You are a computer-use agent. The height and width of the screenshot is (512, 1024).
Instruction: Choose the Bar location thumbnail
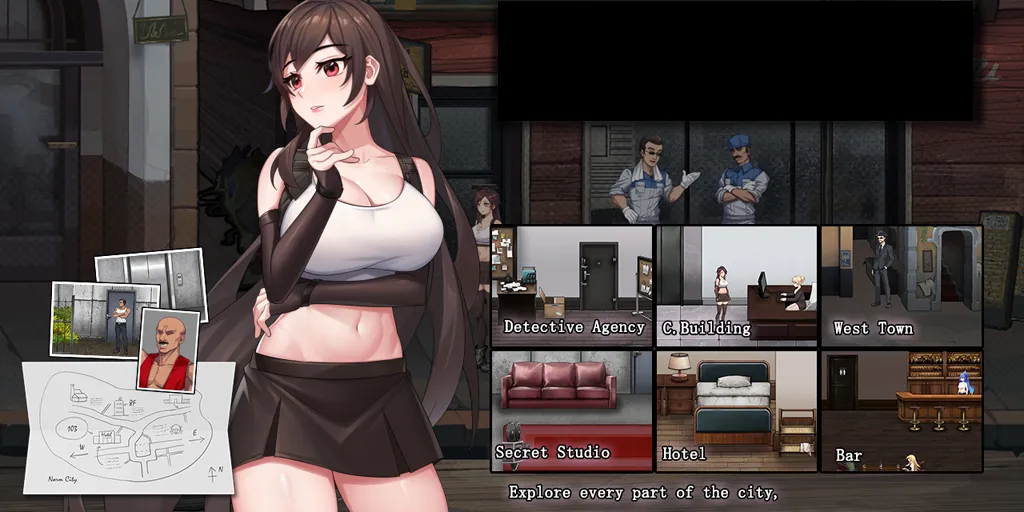[x=900, y=409]
